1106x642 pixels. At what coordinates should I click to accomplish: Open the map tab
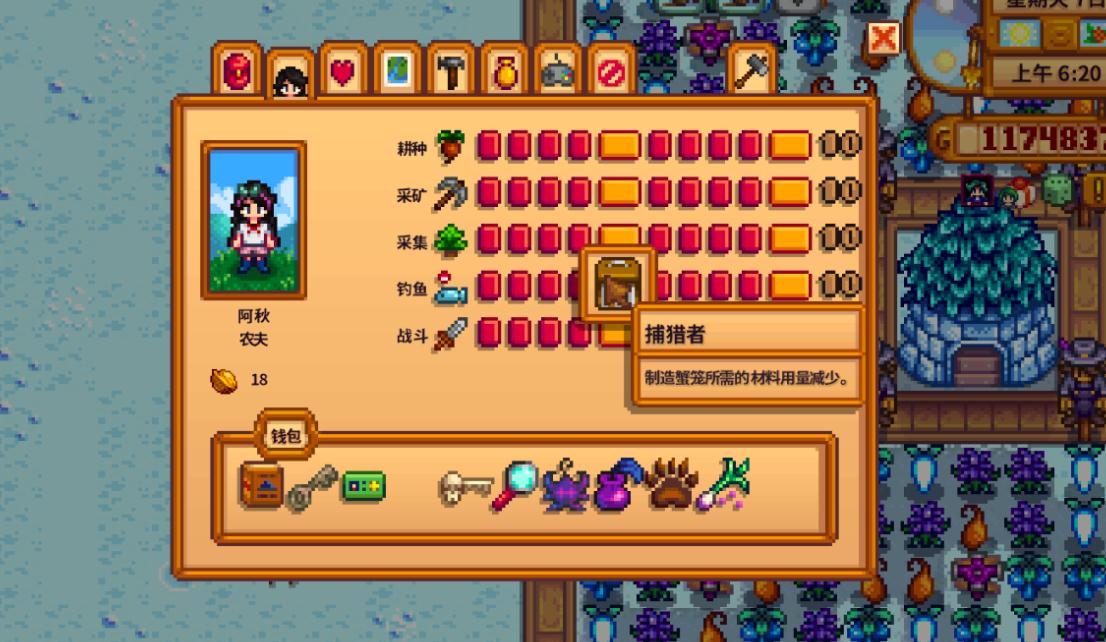[397, 72]
